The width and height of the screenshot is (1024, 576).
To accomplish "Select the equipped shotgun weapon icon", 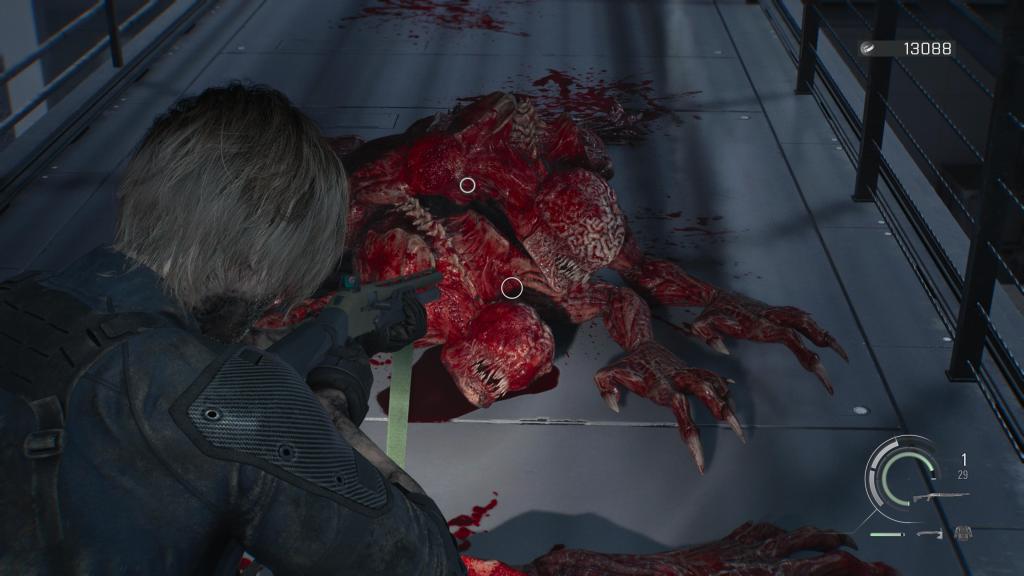I will pos(940,496).
